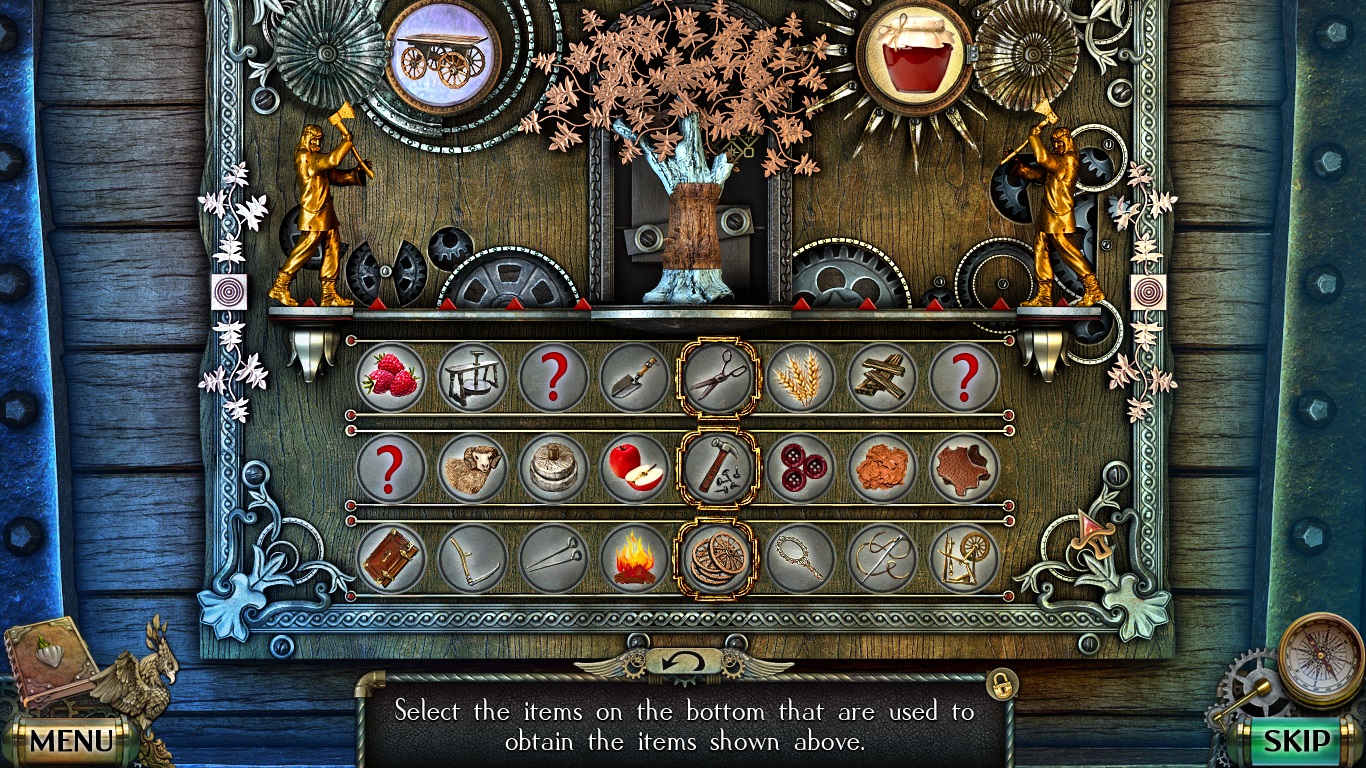Select the sheep item in the middle row
The width and height of the screenshot is (1366, 768).
[x=471, y=469]
